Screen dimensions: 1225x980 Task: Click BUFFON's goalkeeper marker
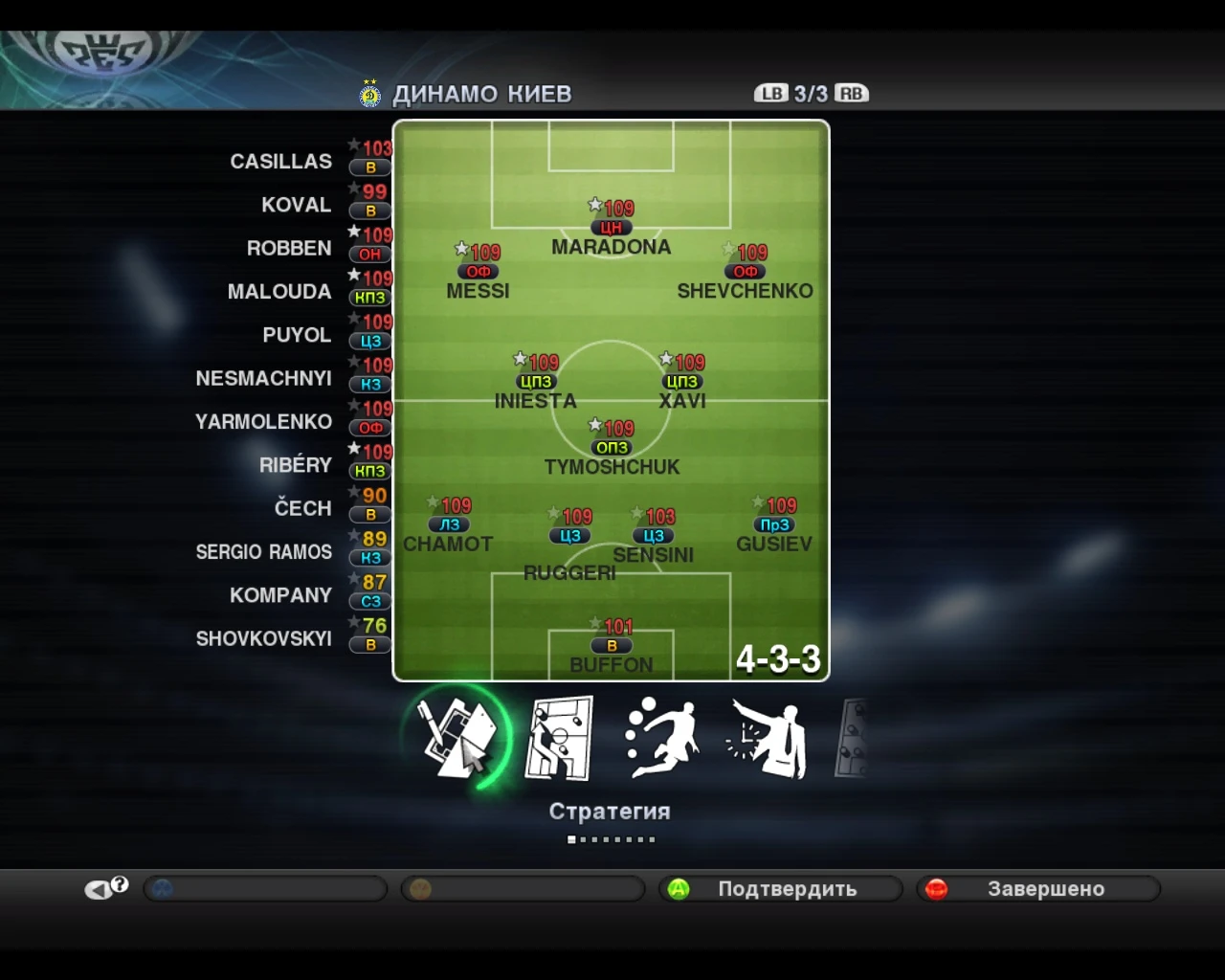(611, 645)
